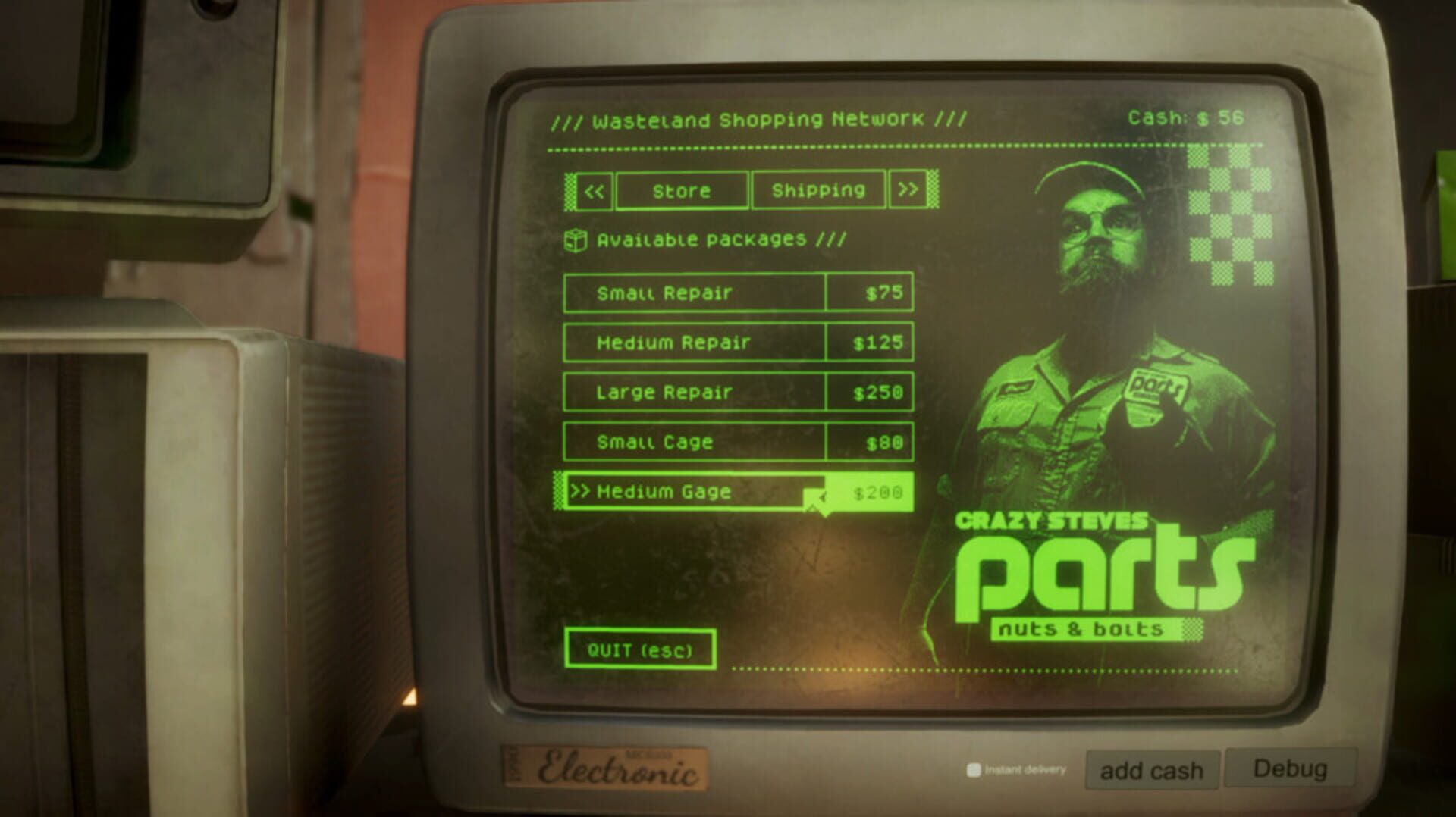1456x817 pixels.
Task: Switch to the Store tab
Action: tap(681, 190)
